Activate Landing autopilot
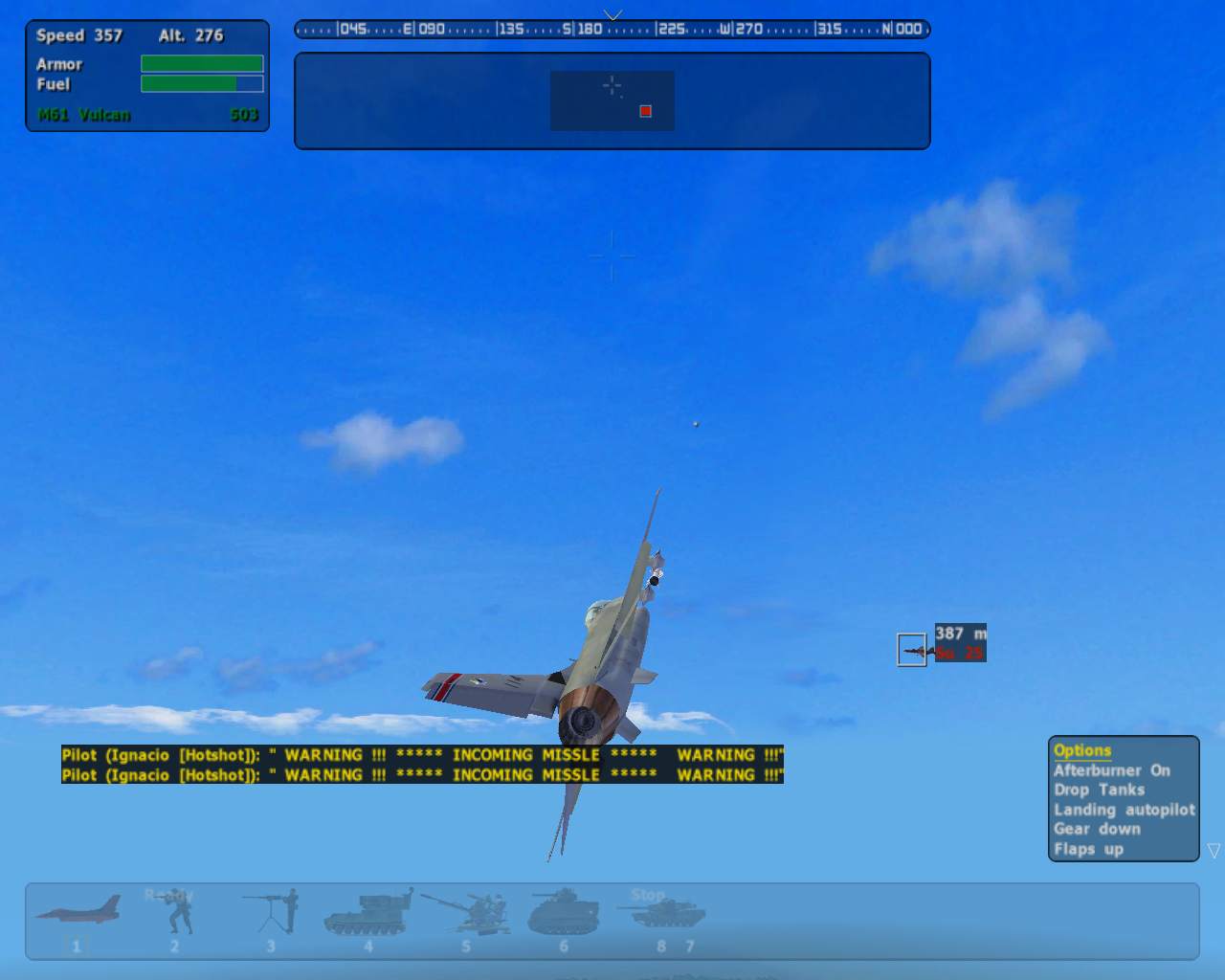 tap(1124, 810)
